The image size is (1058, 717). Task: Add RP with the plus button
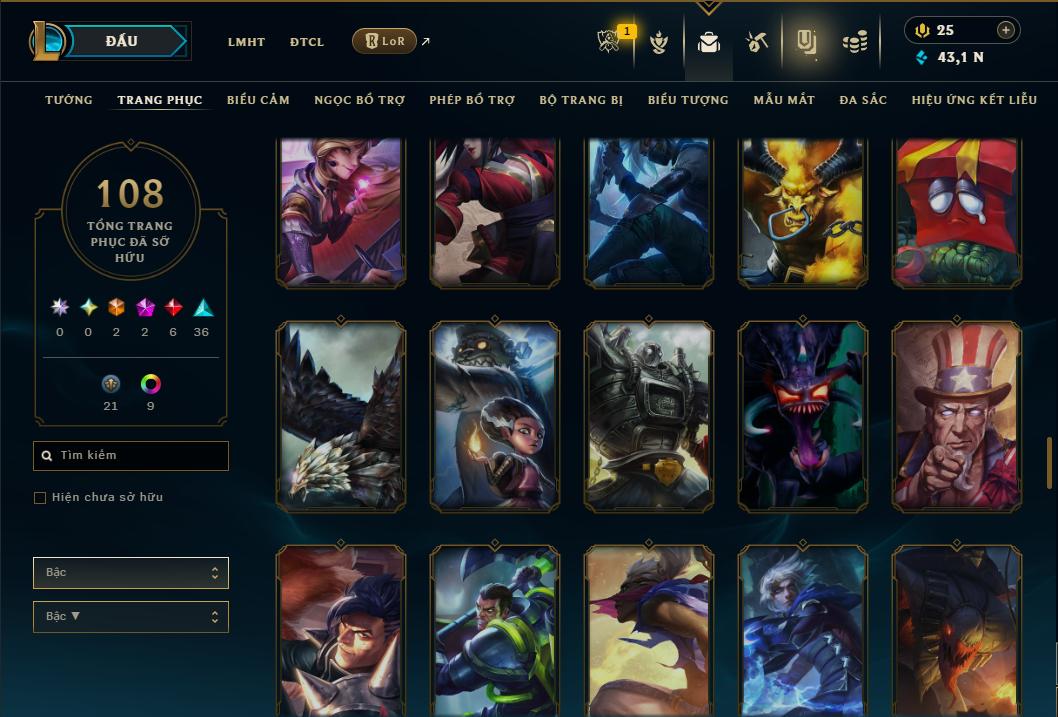pos(1006,30)
